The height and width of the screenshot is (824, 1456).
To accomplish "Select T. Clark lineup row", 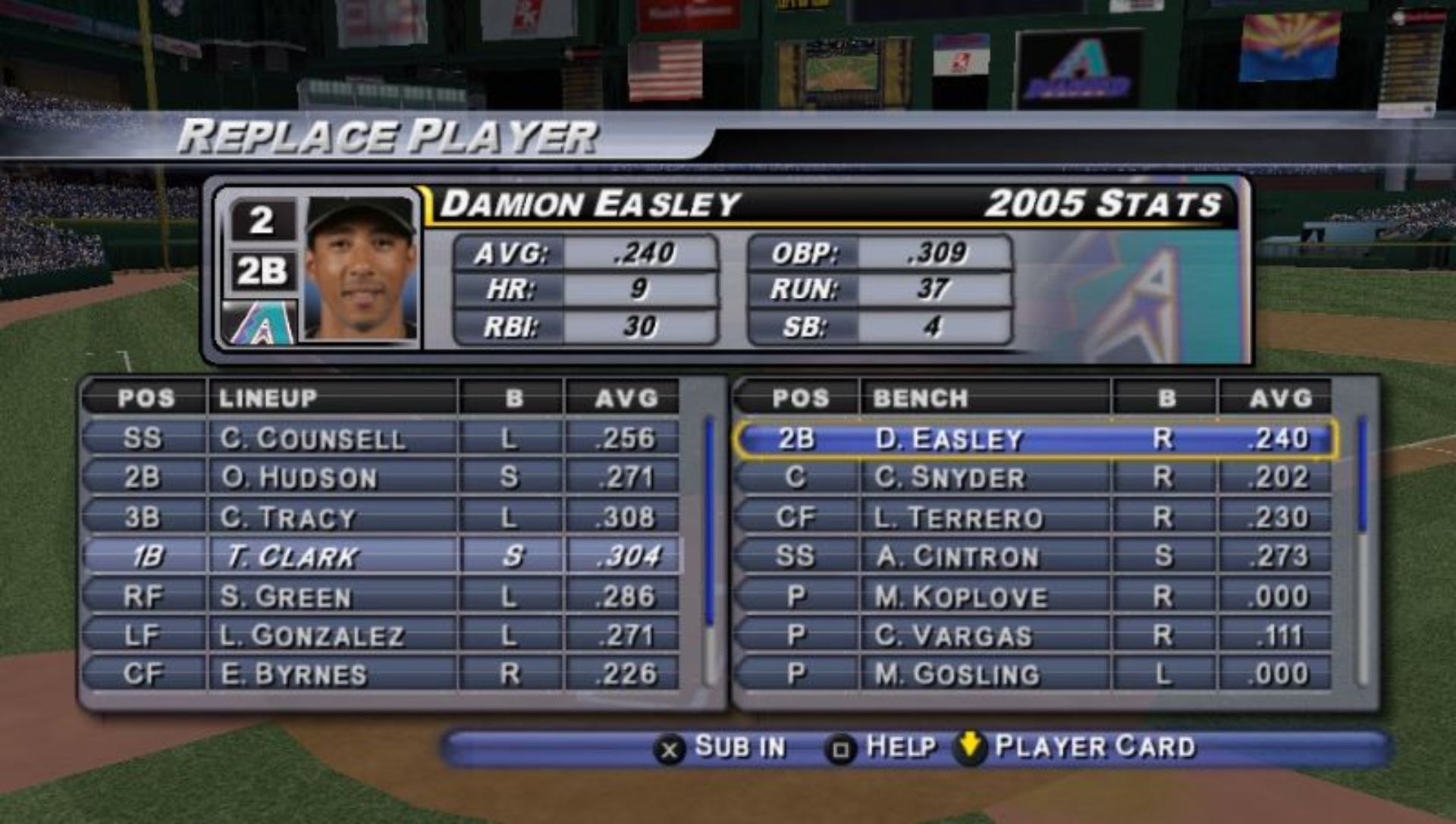I will coord(292,556).
